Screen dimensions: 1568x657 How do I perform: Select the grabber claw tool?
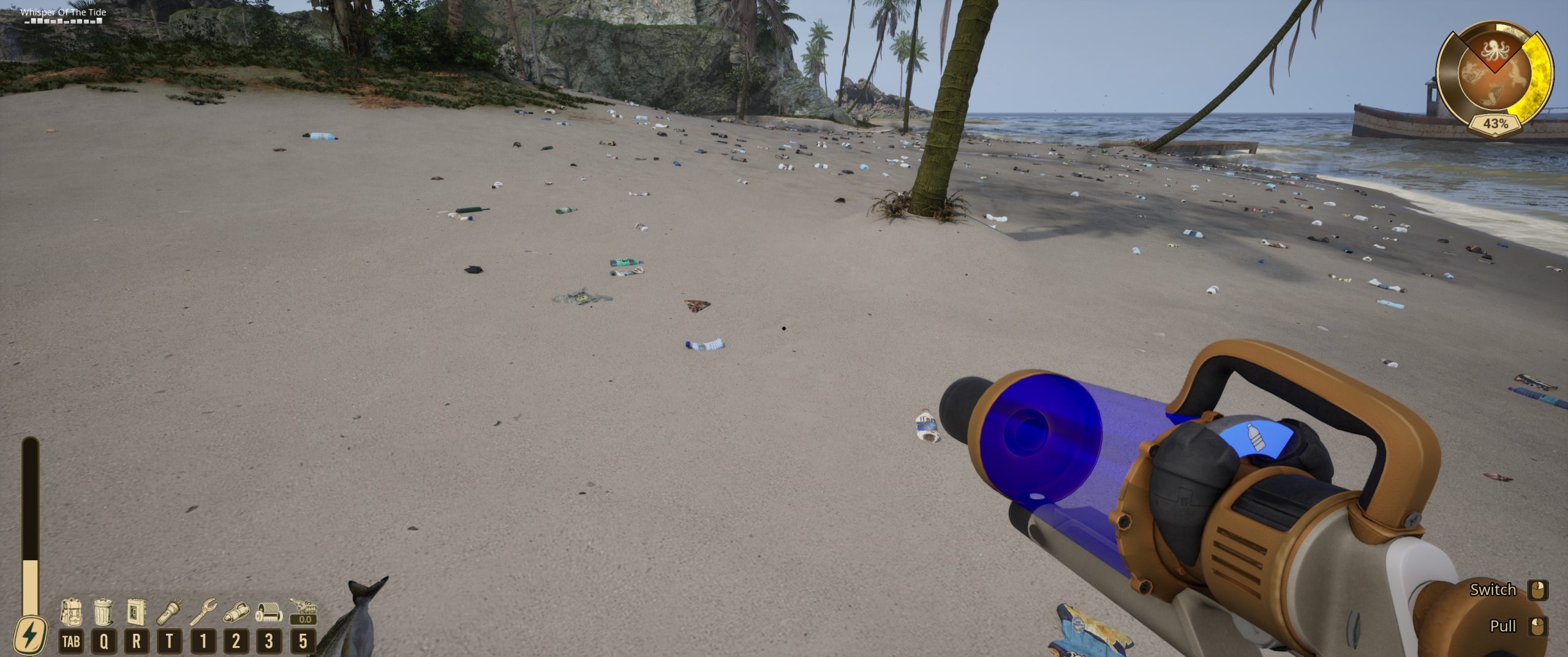203,612
